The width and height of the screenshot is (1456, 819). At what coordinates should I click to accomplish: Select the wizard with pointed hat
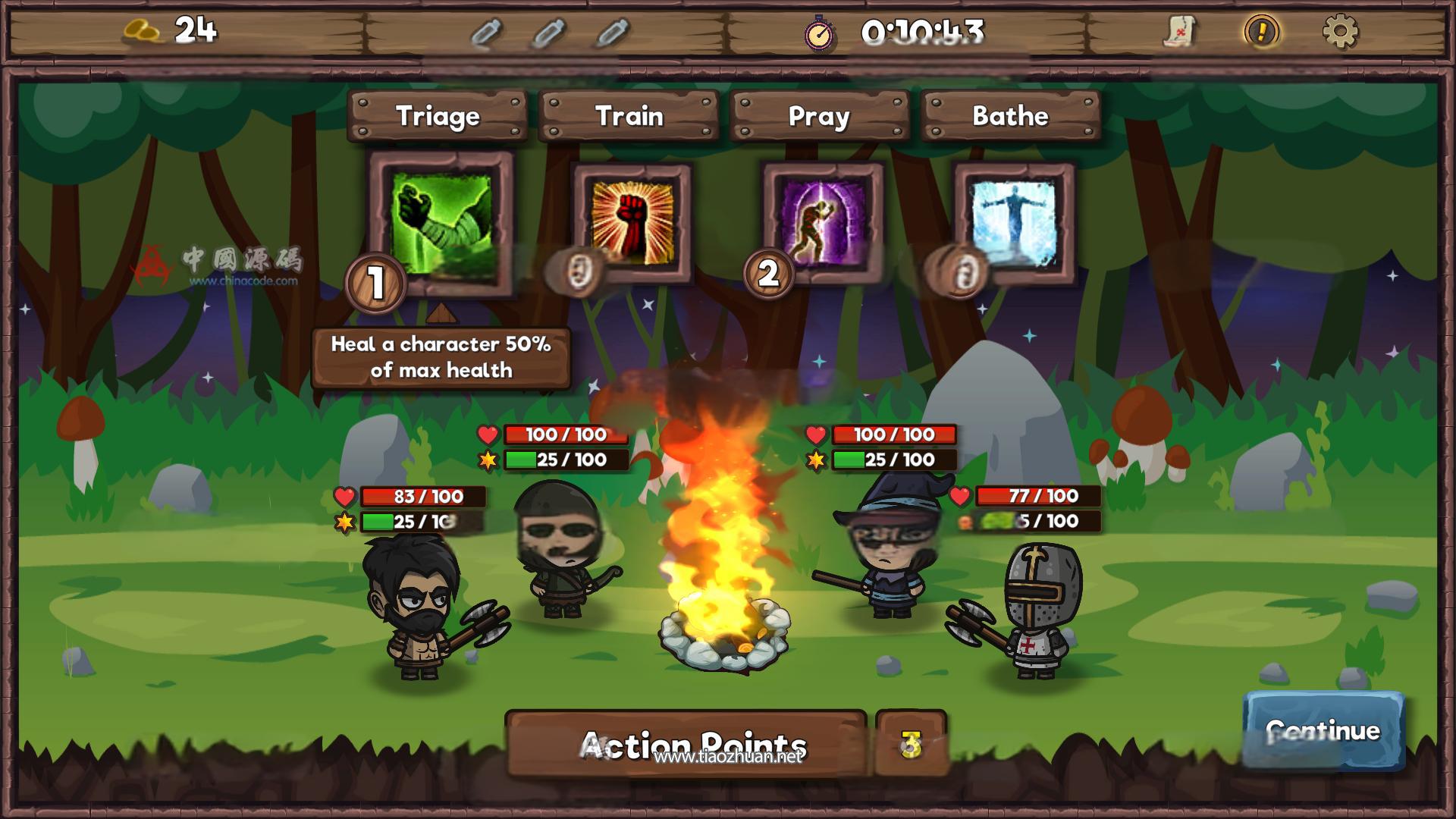click(x=888, y=546)
